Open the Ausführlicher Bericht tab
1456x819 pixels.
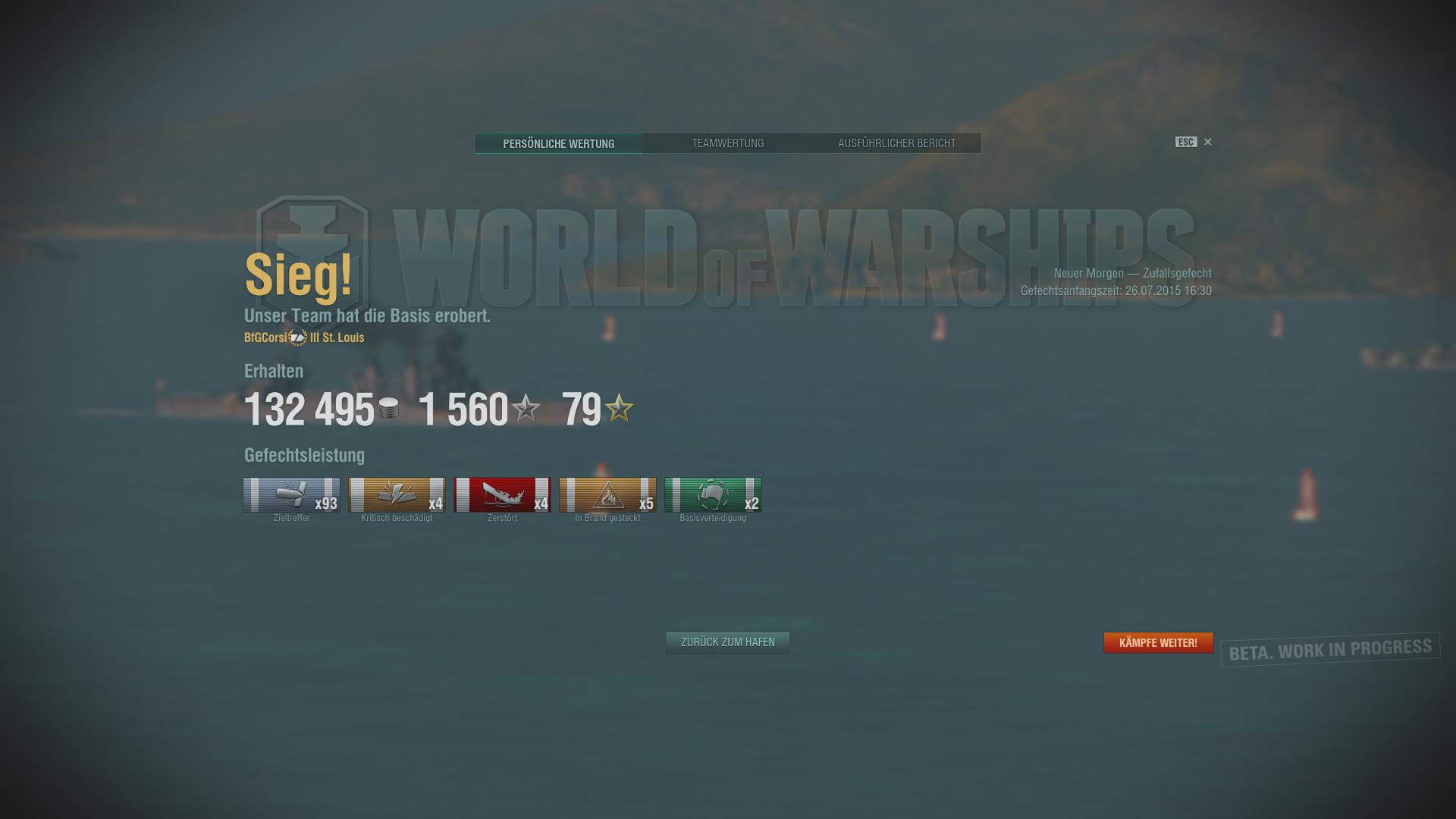pyautogui.click(x=896, y=143)
